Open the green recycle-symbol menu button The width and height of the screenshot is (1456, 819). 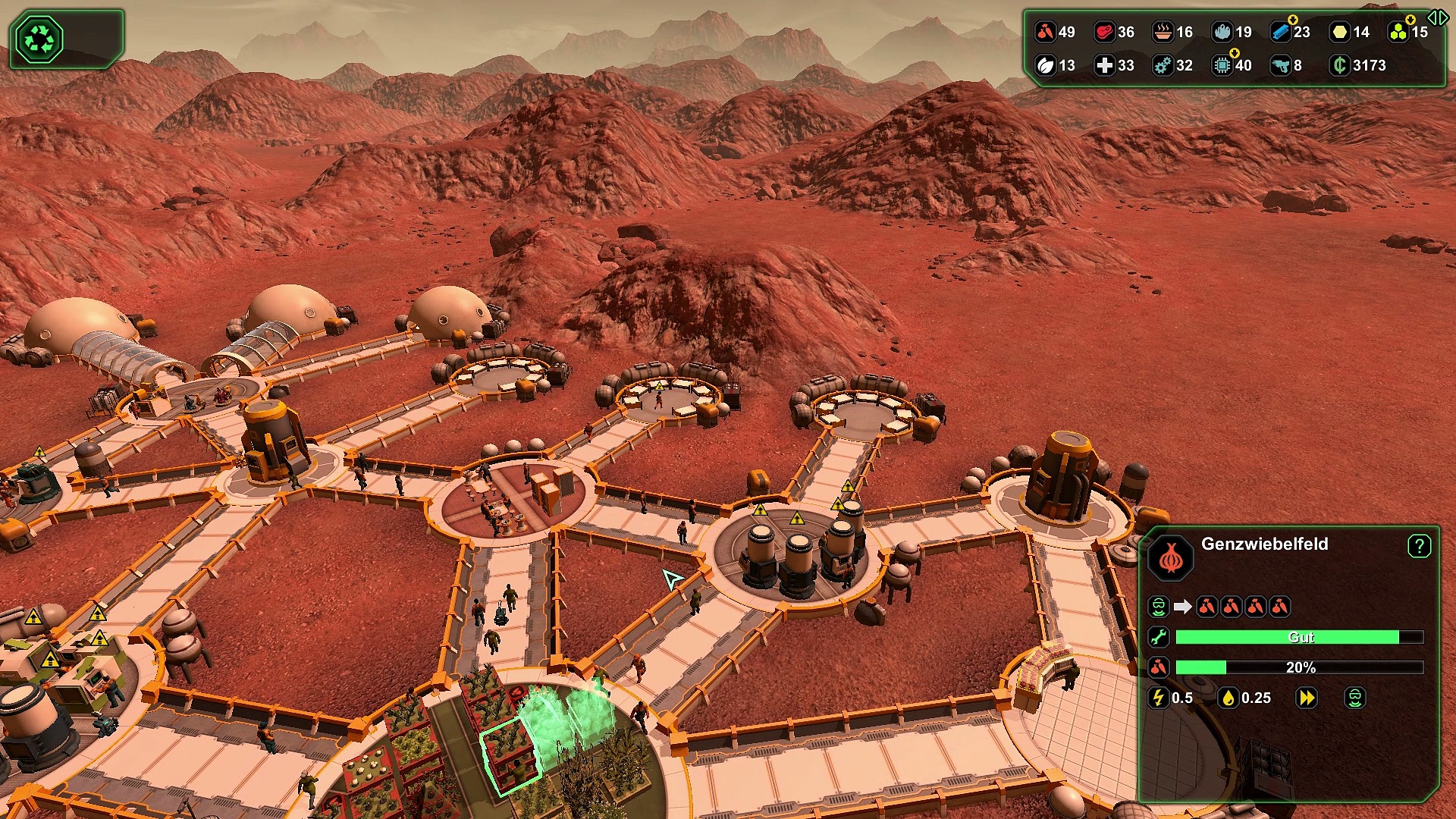click(39, 39)
